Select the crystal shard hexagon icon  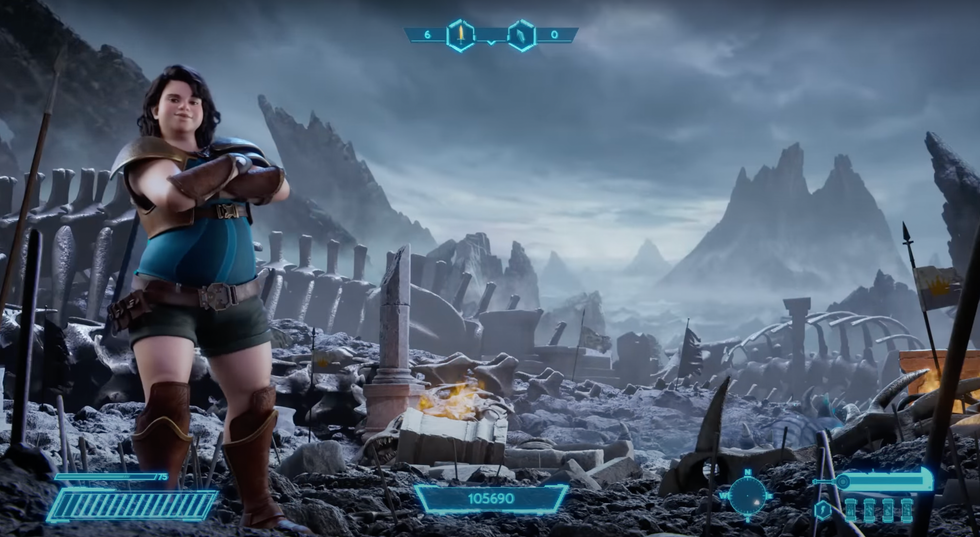click(x=521, y=35)
